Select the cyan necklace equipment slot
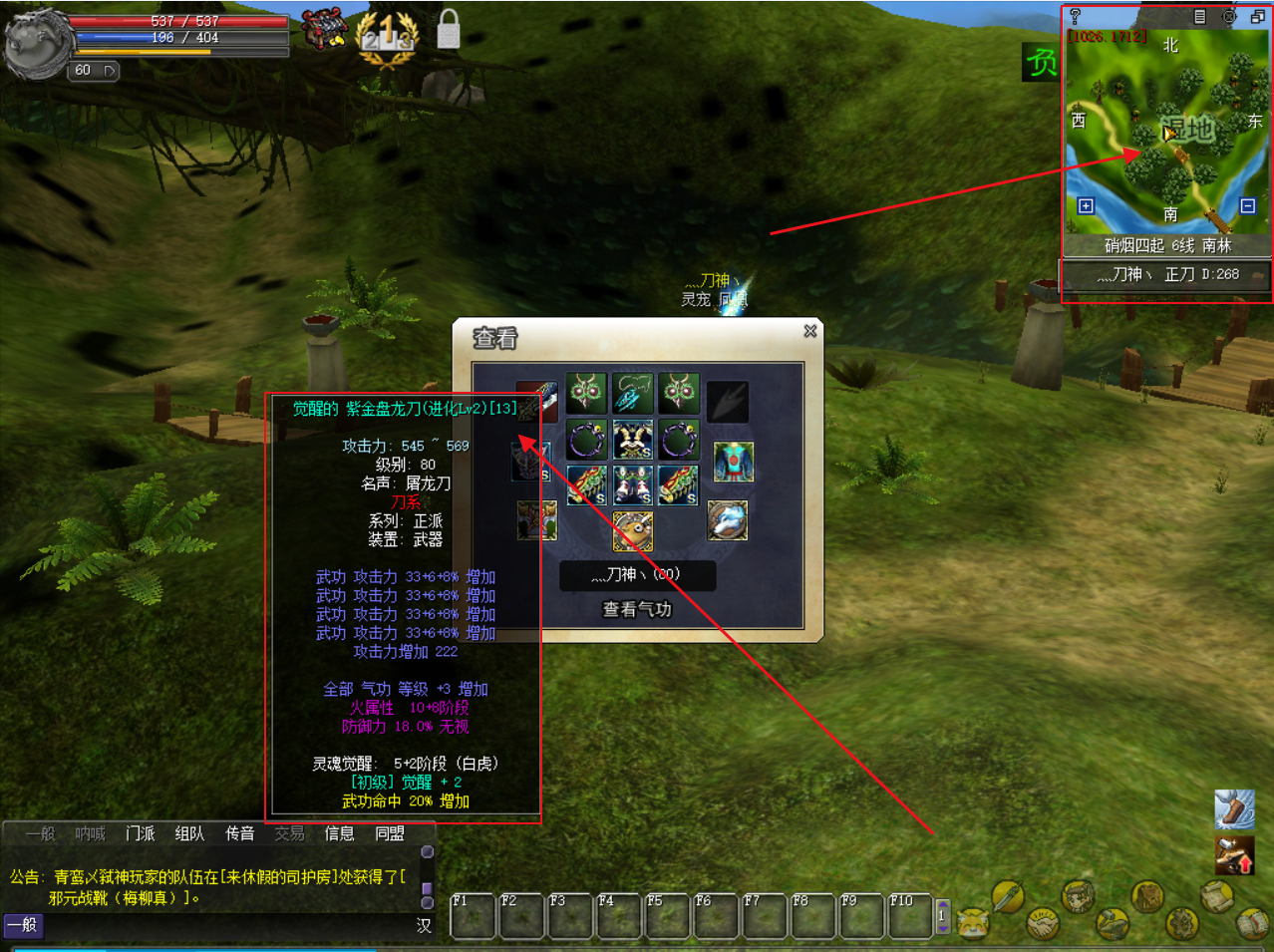 tap(632, 394)
